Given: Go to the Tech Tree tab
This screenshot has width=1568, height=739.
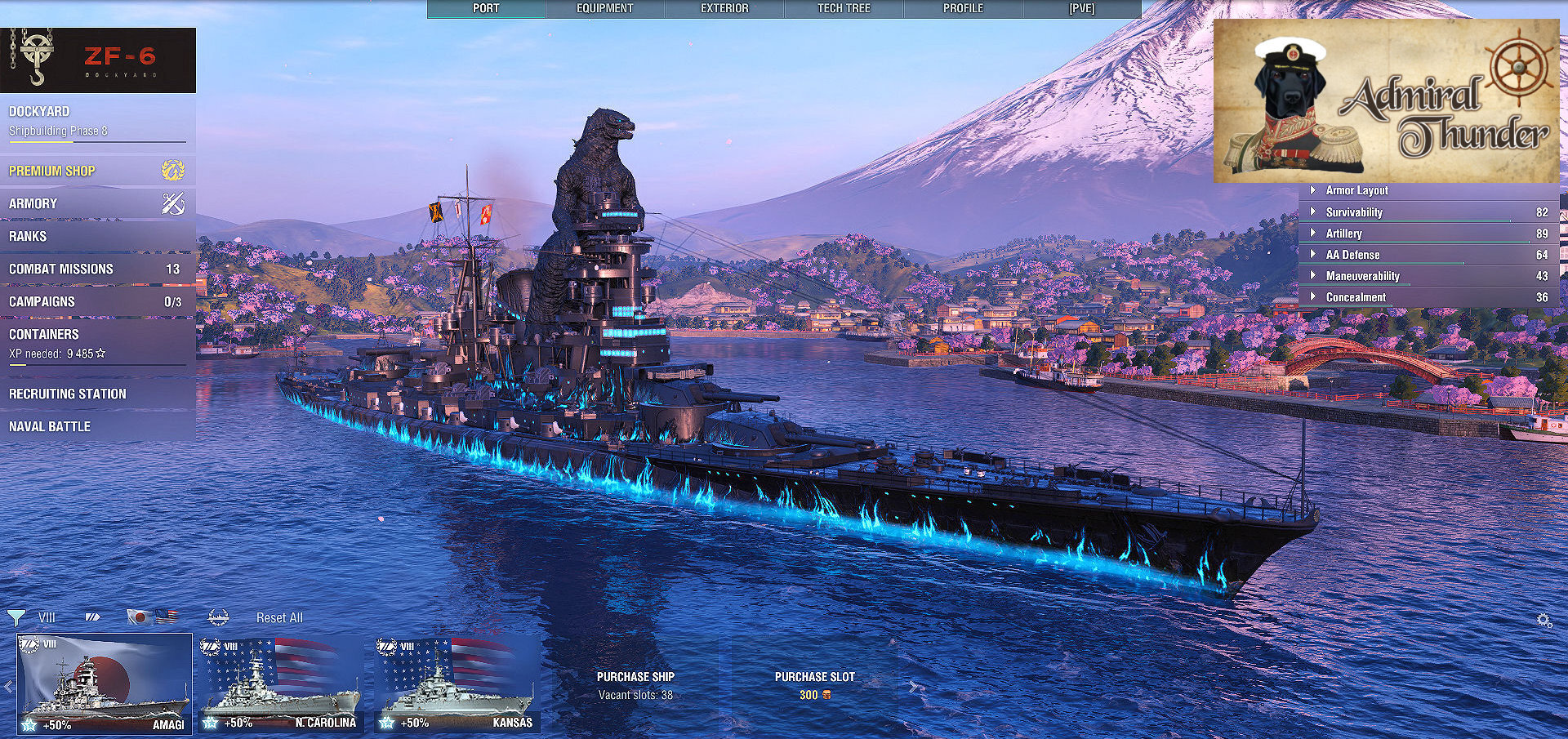Looking at the screenshot, I should tap(844, 8).
